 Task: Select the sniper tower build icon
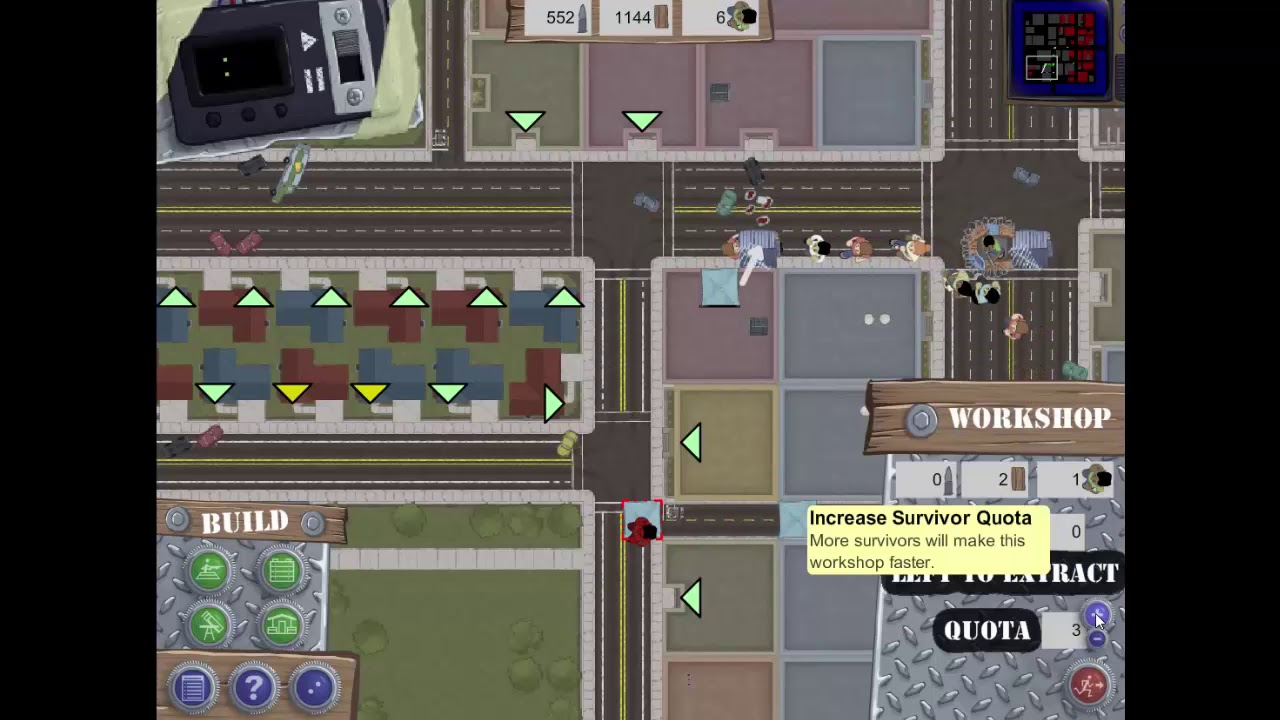(x=210, y=570)
